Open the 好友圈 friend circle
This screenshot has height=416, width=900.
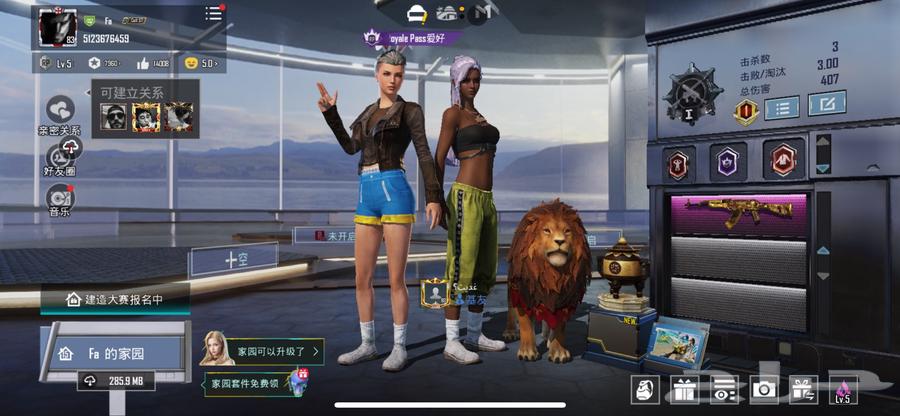tap(60, 156)
